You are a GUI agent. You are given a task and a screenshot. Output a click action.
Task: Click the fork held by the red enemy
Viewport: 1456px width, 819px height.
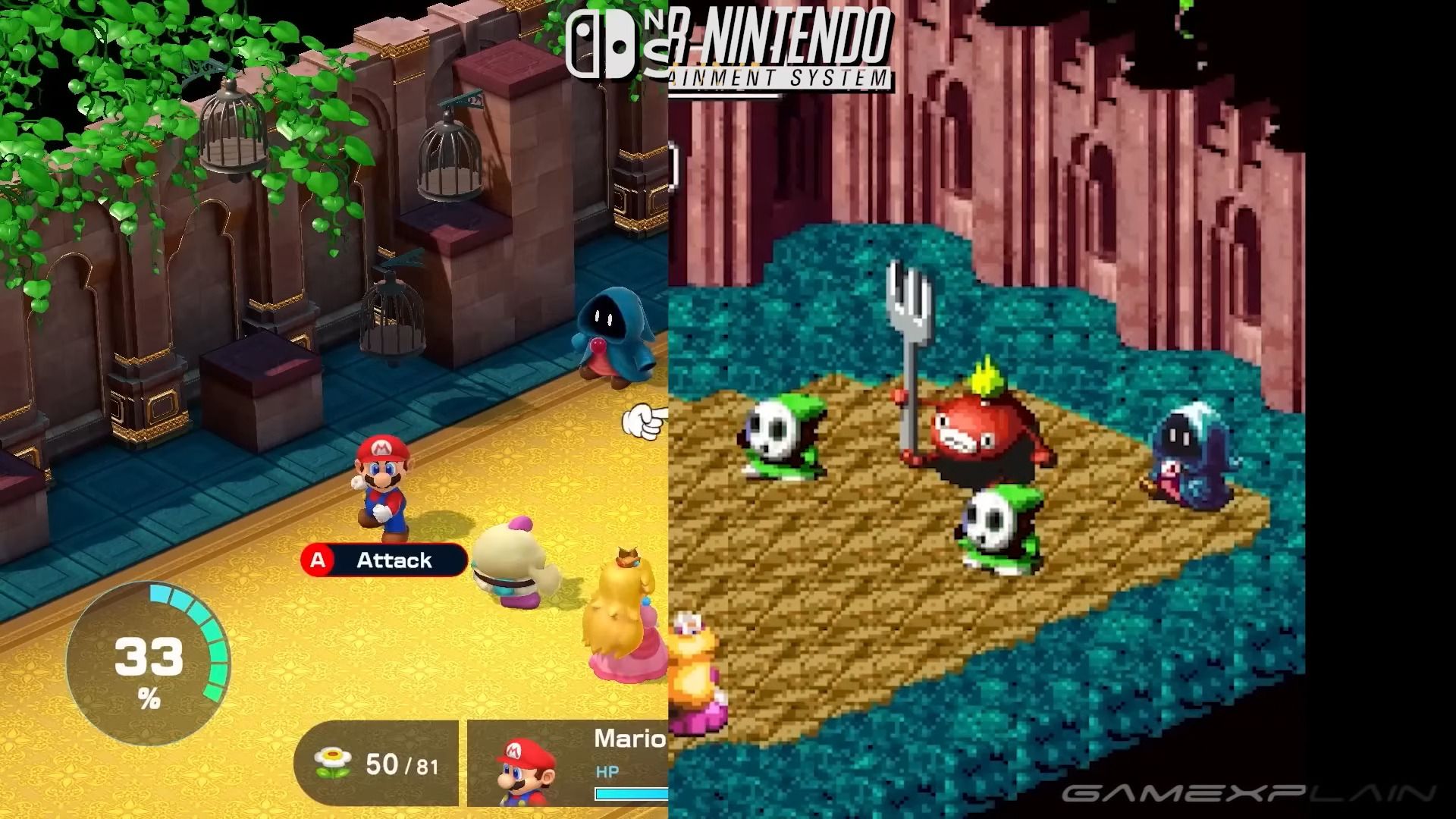point(908,318)
